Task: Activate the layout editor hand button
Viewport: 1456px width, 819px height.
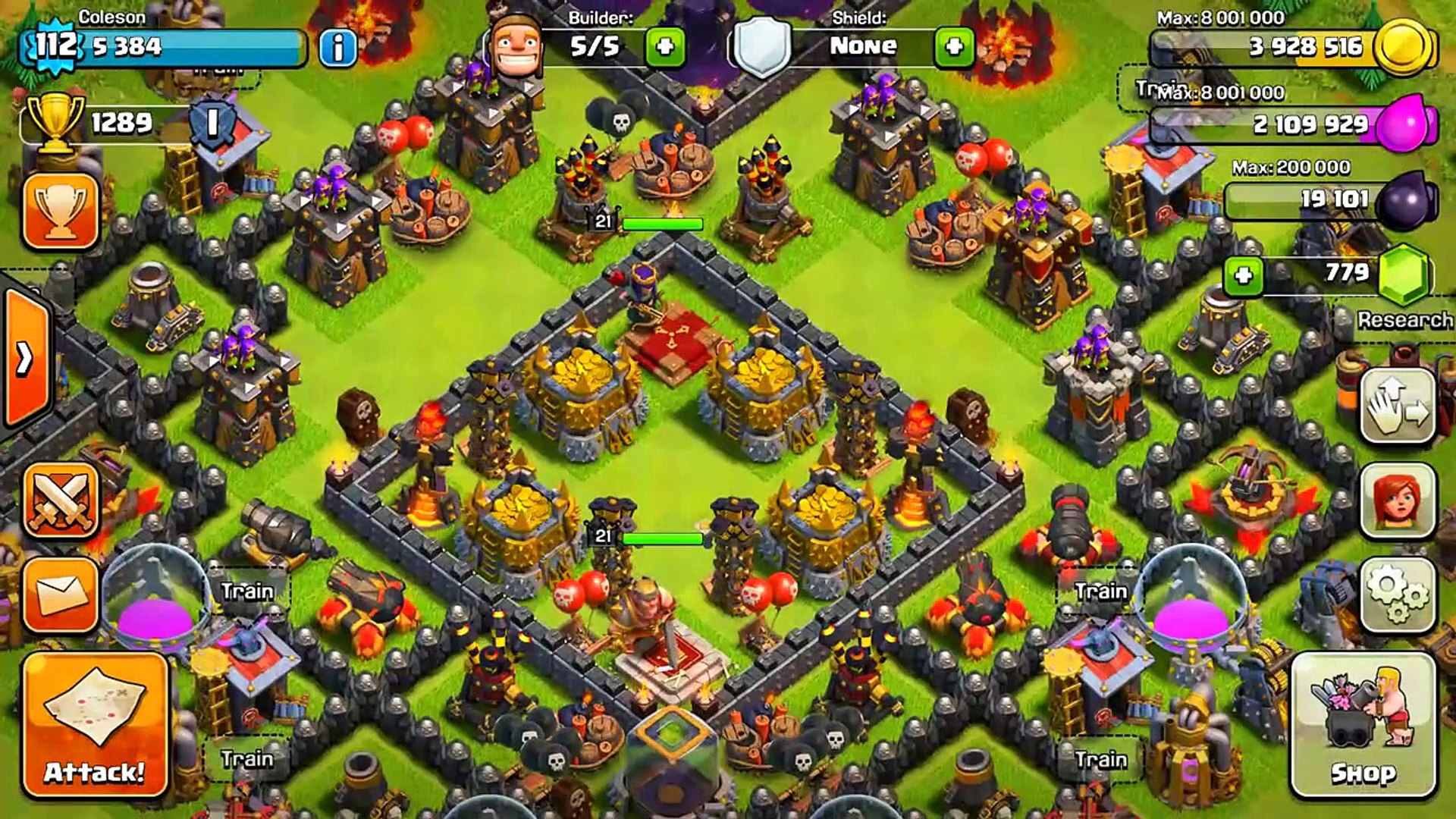Action: [1397, 406]
